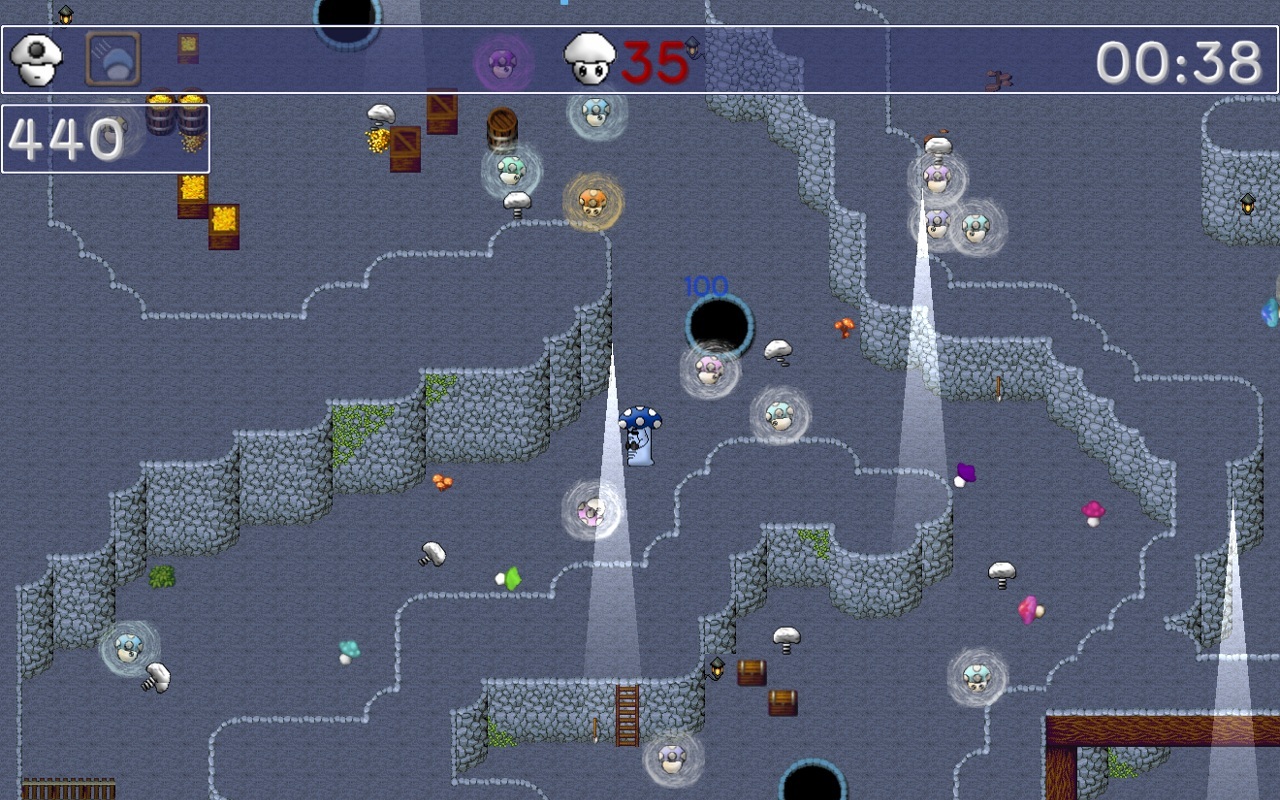Toggle the sleeping mushroom inside the bottom-left swirl

[130, 648]
